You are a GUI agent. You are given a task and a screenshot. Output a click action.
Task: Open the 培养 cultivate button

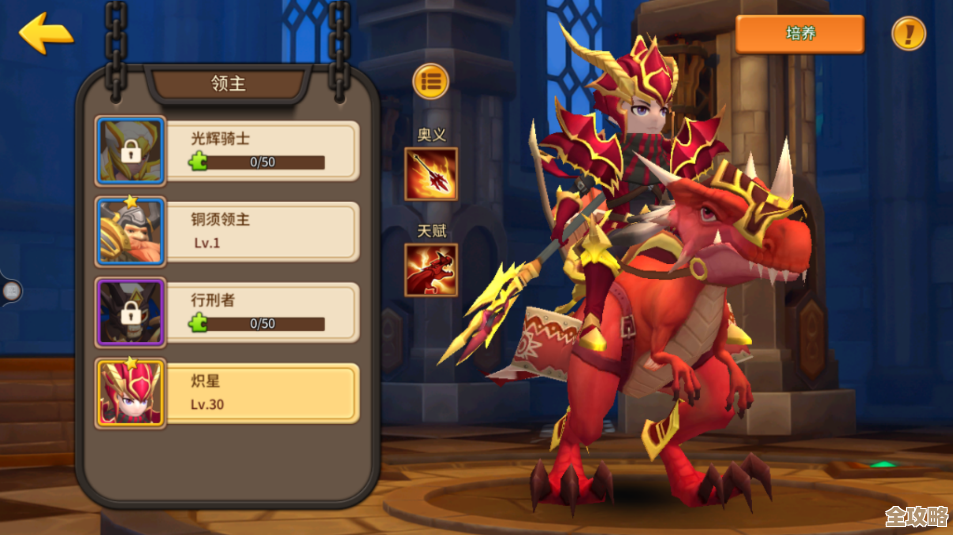799,34
